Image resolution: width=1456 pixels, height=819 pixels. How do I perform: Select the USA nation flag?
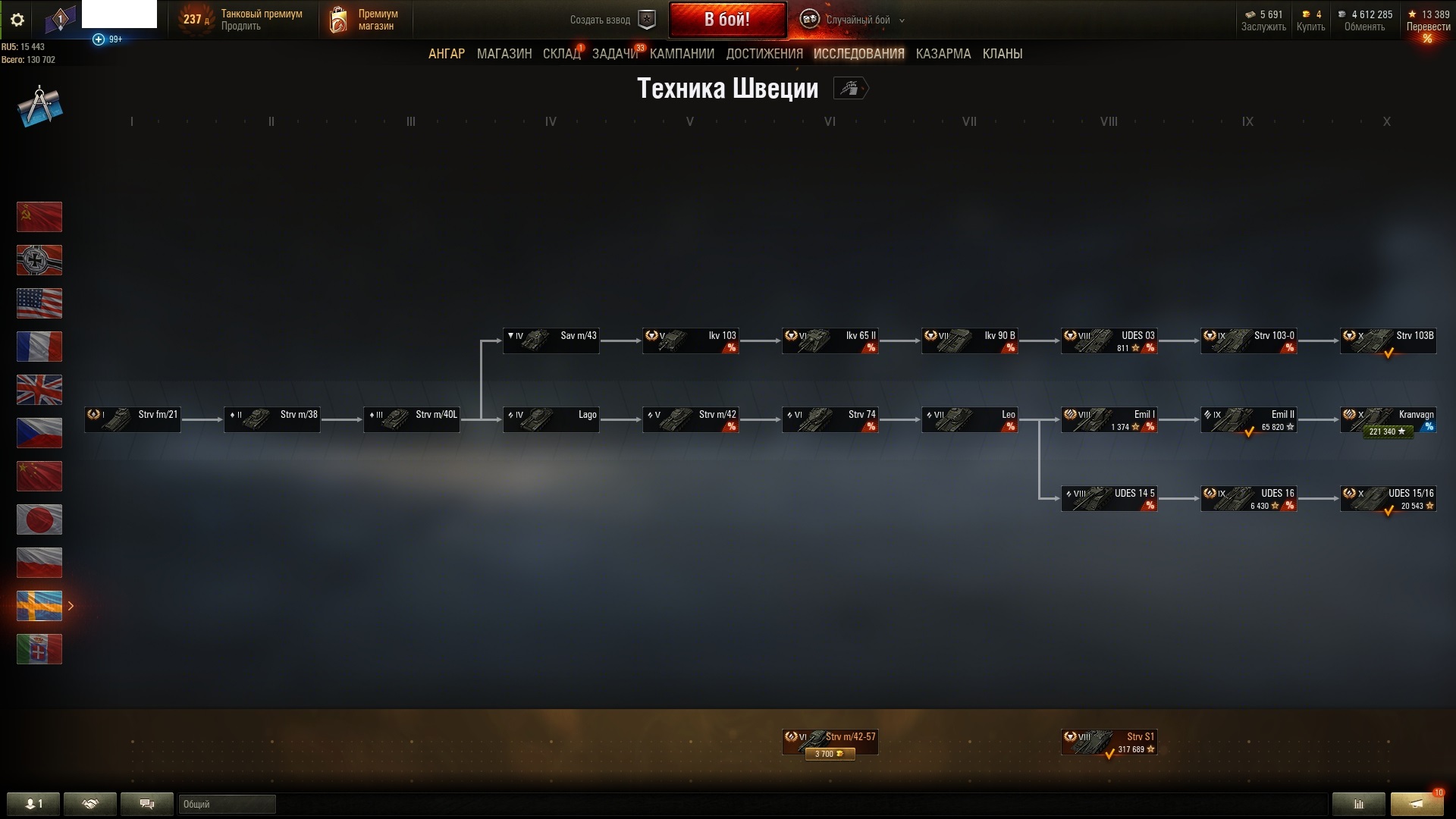click(39, 303)
